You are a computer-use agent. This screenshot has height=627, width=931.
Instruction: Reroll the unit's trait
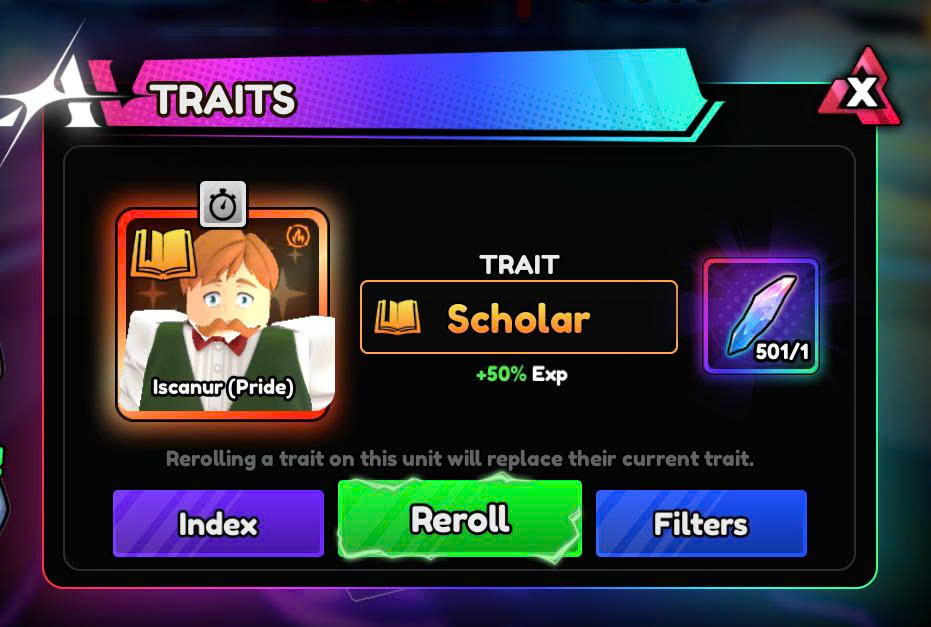point(460,519)
